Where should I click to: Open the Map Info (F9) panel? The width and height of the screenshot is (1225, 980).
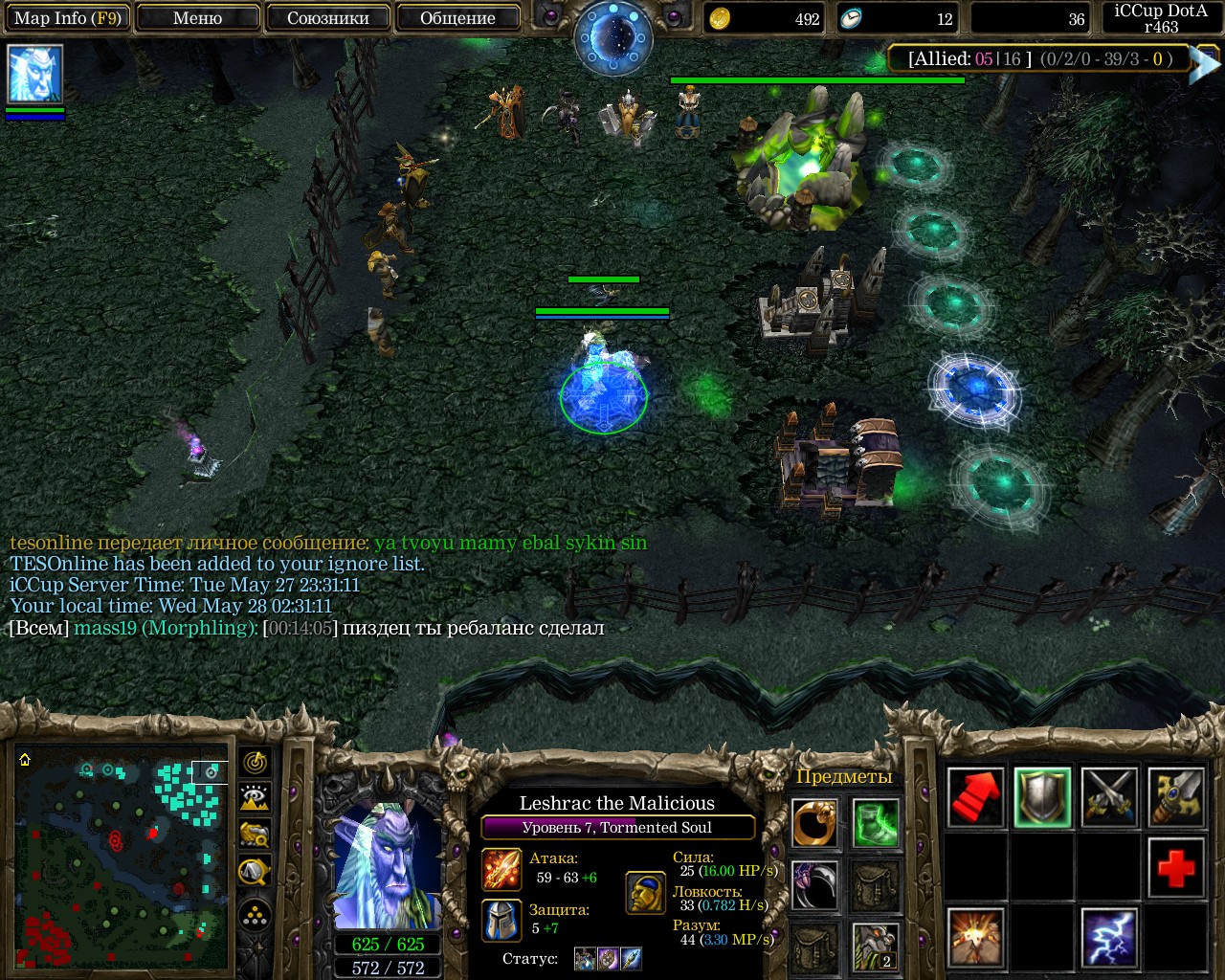pos(67,18)
